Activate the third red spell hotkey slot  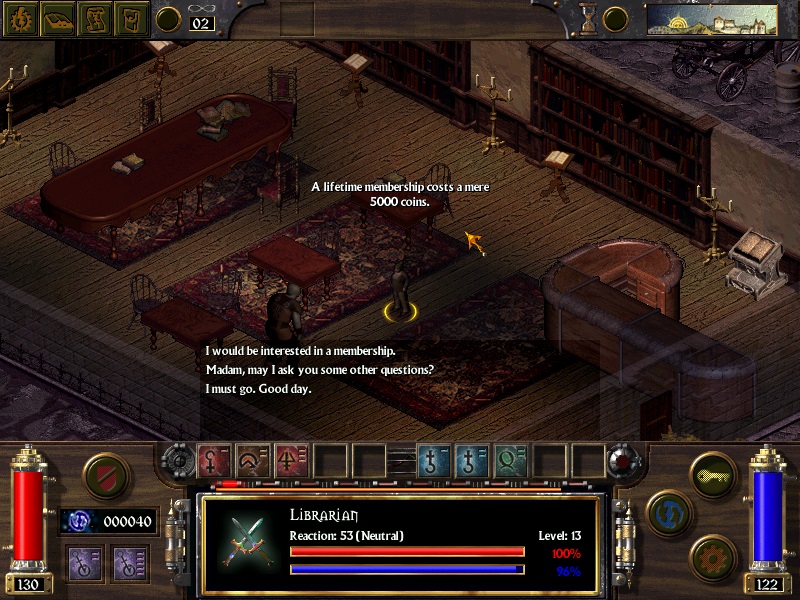tap(292, 461)
